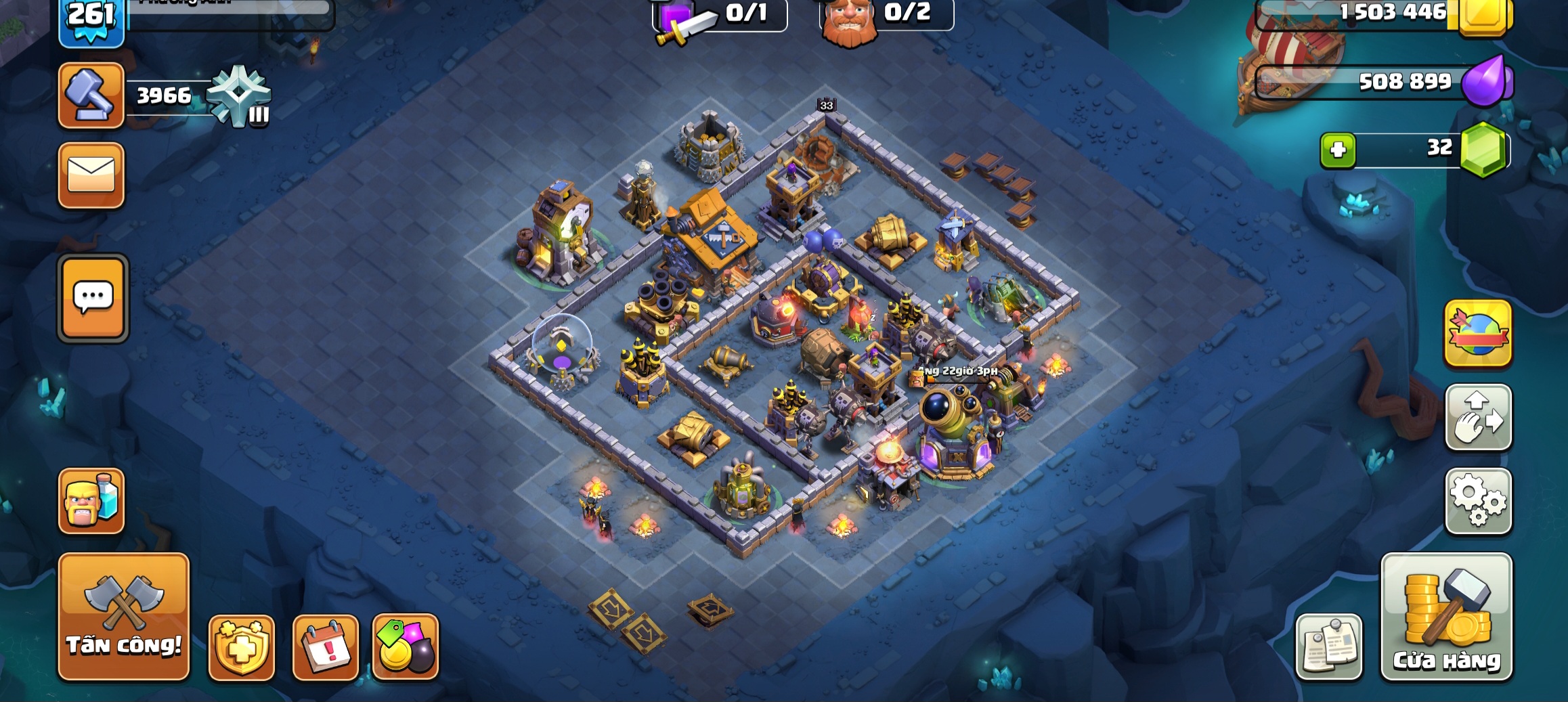Image resolution: width=1568 pixels, height=702 pixels.
Task: Open the calendar events button
Action: click(x=326, y=647)
